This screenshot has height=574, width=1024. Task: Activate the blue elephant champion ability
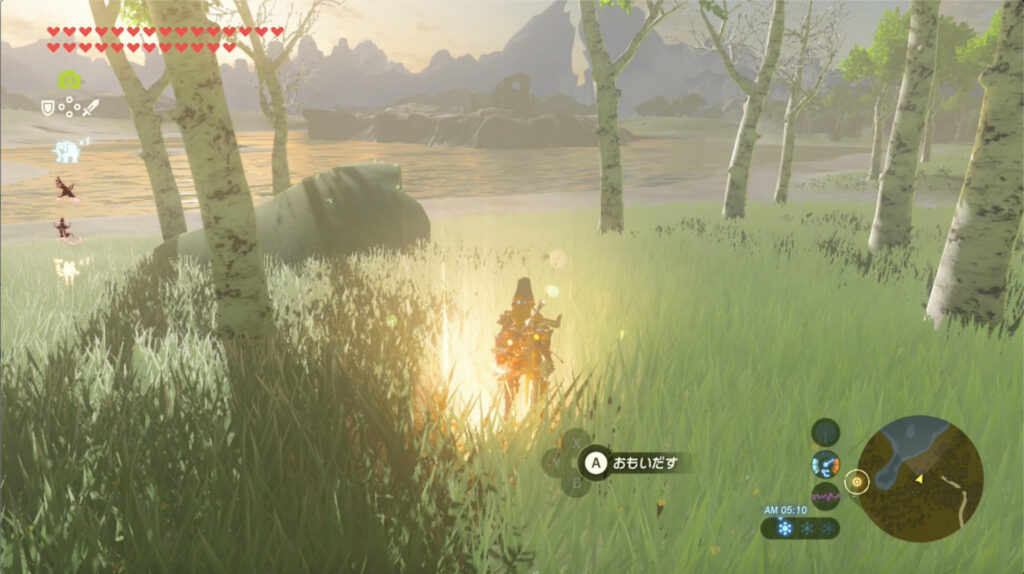click(66, 151)
